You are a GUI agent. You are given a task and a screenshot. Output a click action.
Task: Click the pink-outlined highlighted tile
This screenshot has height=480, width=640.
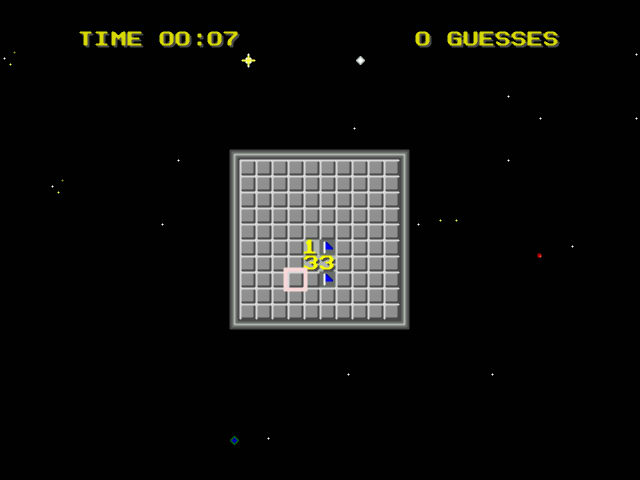(x=295, y=280)
